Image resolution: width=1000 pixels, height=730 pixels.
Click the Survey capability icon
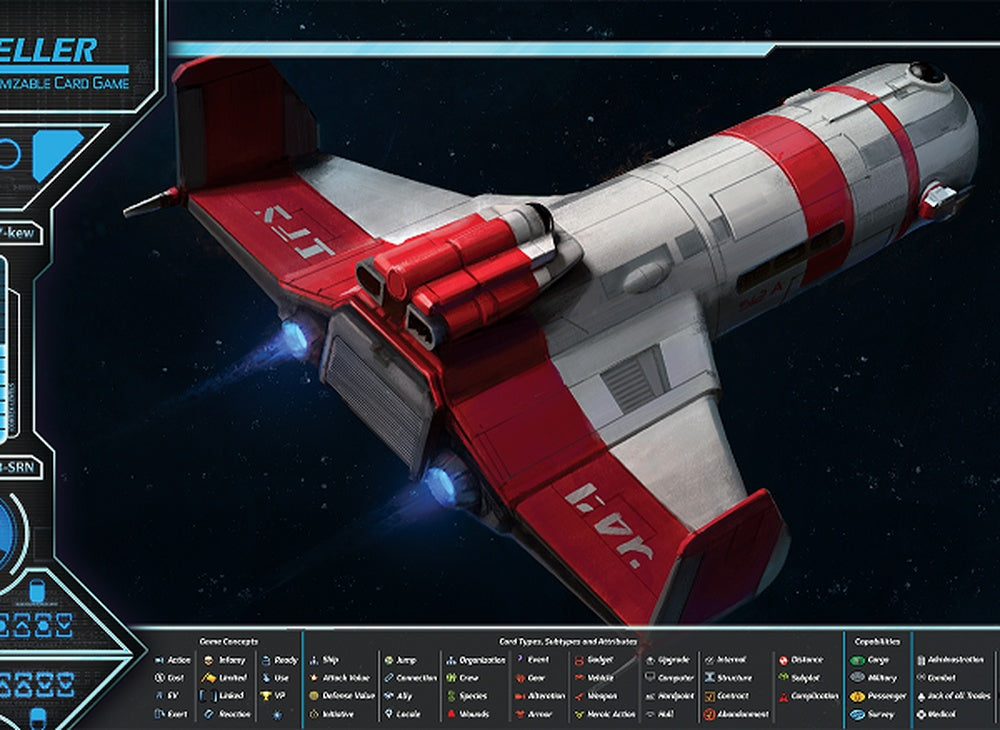(857, 714)
